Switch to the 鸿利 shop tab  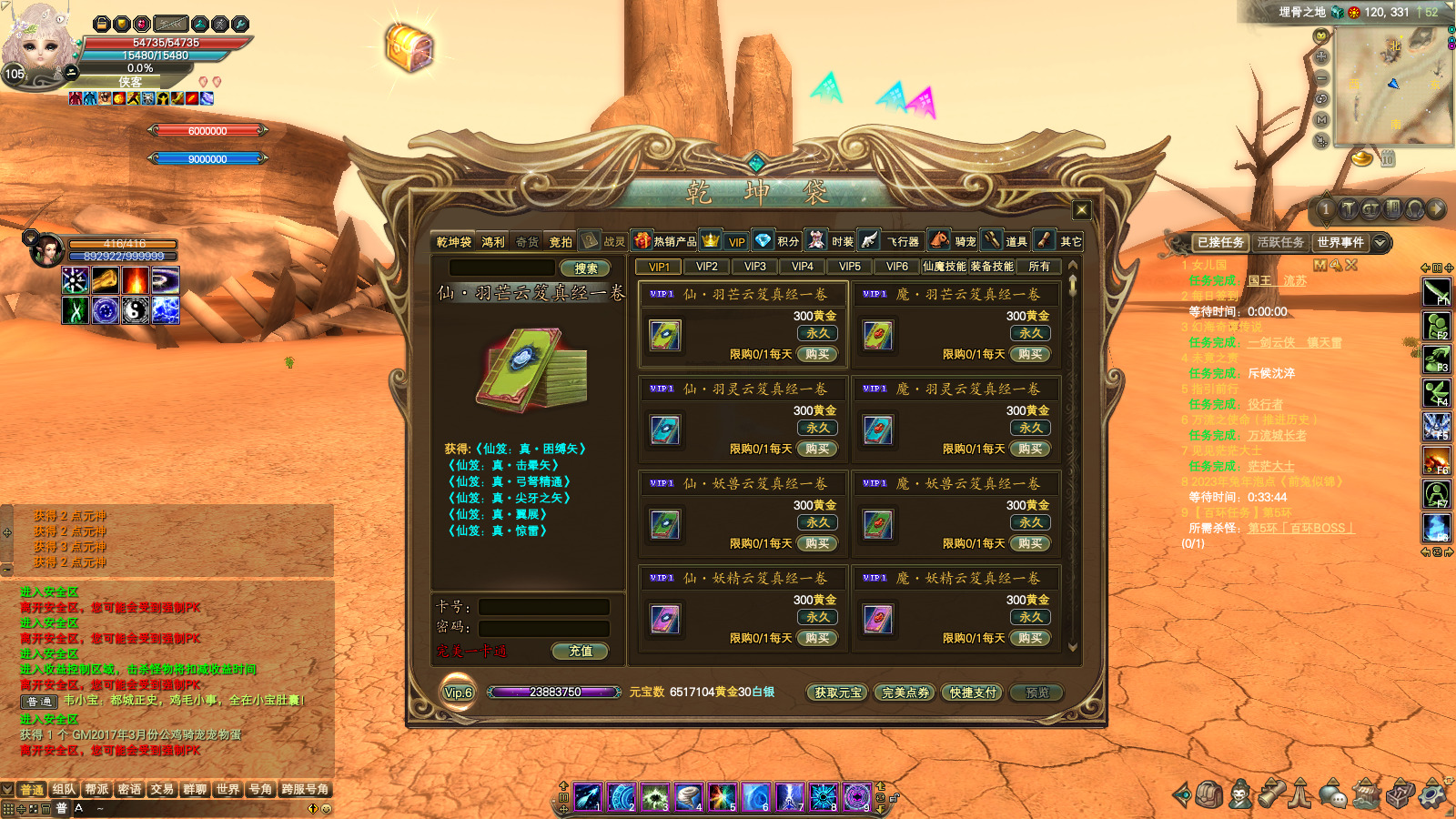[493, 242]
